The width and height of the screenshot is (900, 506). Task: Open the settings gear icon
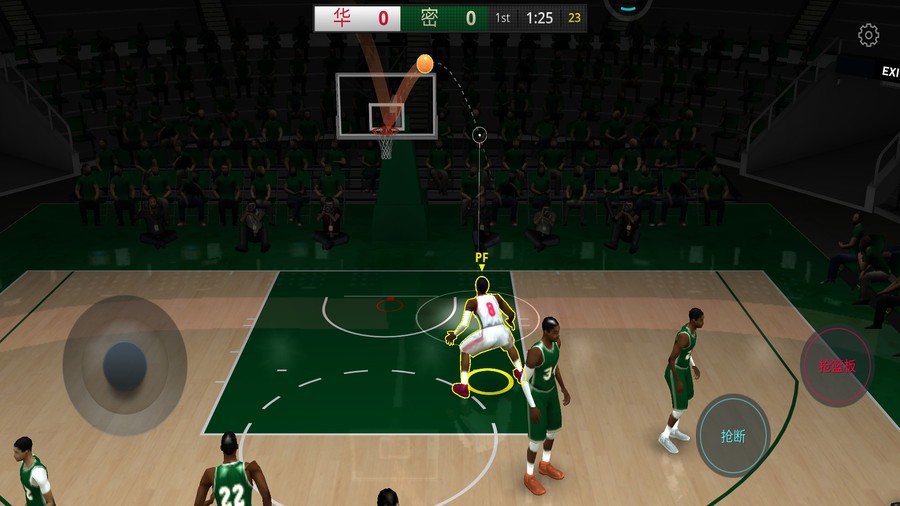coord(868,35)
